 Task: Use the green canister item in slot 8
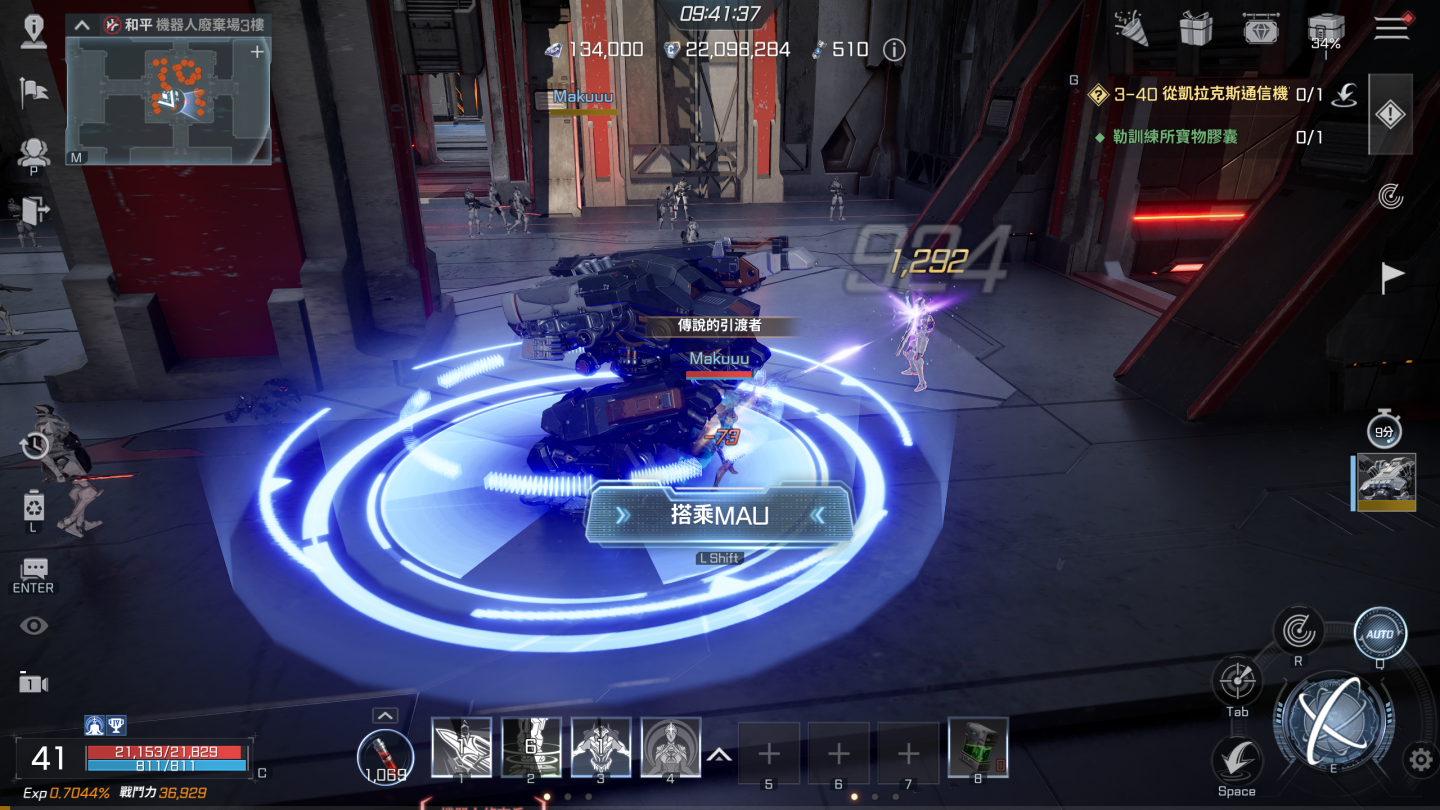(977, 747)
